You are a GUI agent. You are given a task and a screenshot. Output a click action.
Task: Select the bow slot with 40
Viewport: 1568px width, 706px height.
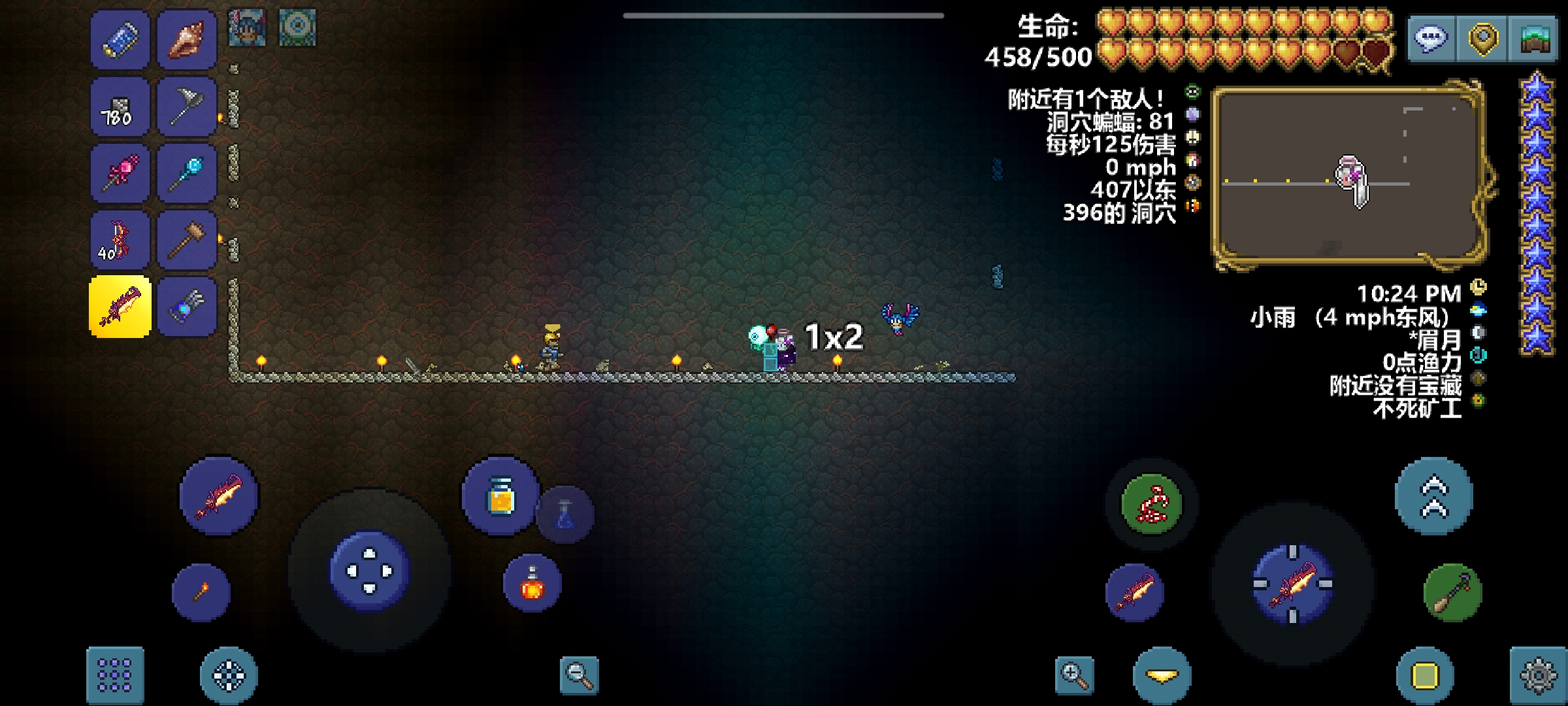pyautogui.click(x=120, y=241)
